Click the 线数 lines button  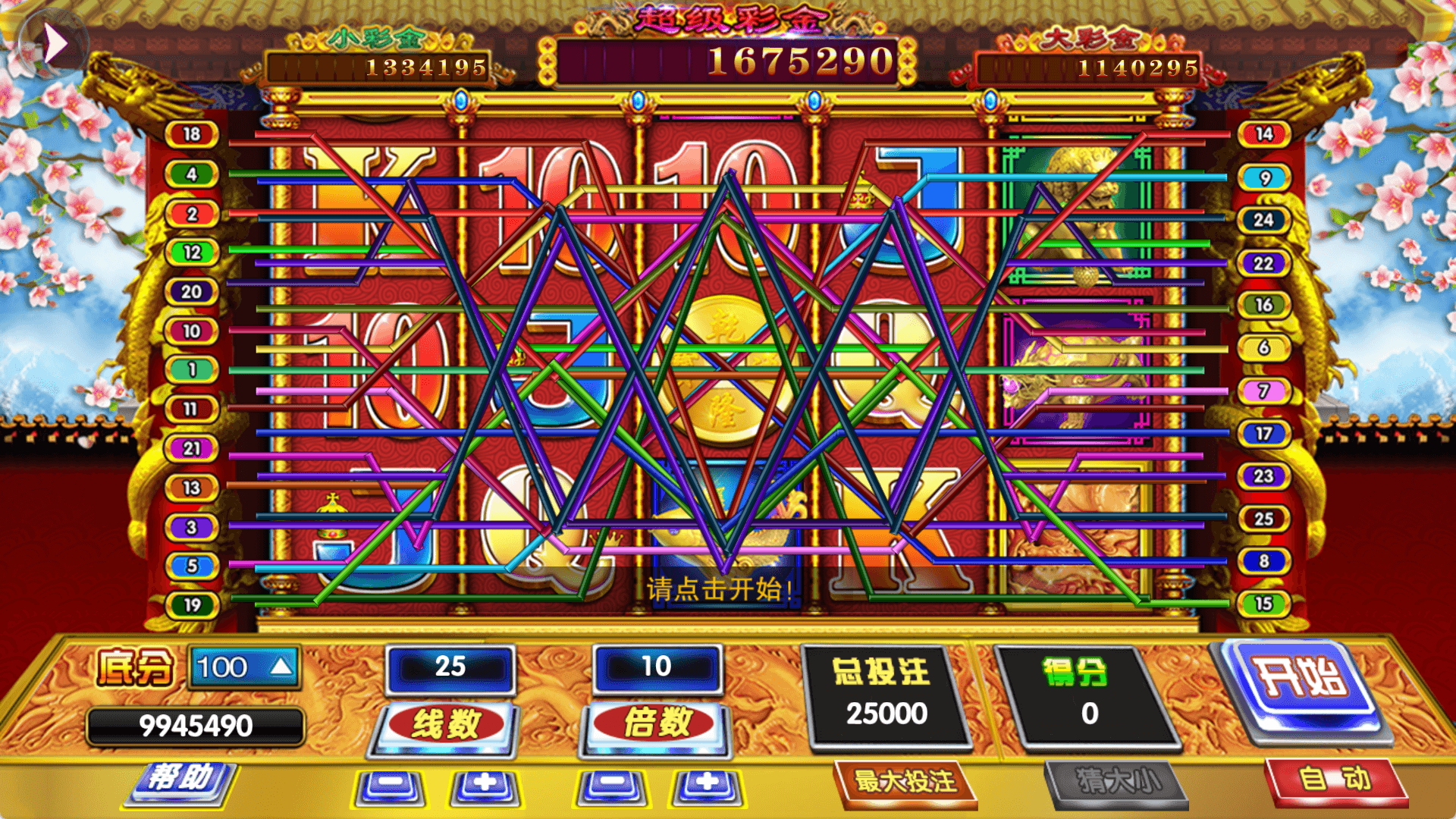coord(446,724)
